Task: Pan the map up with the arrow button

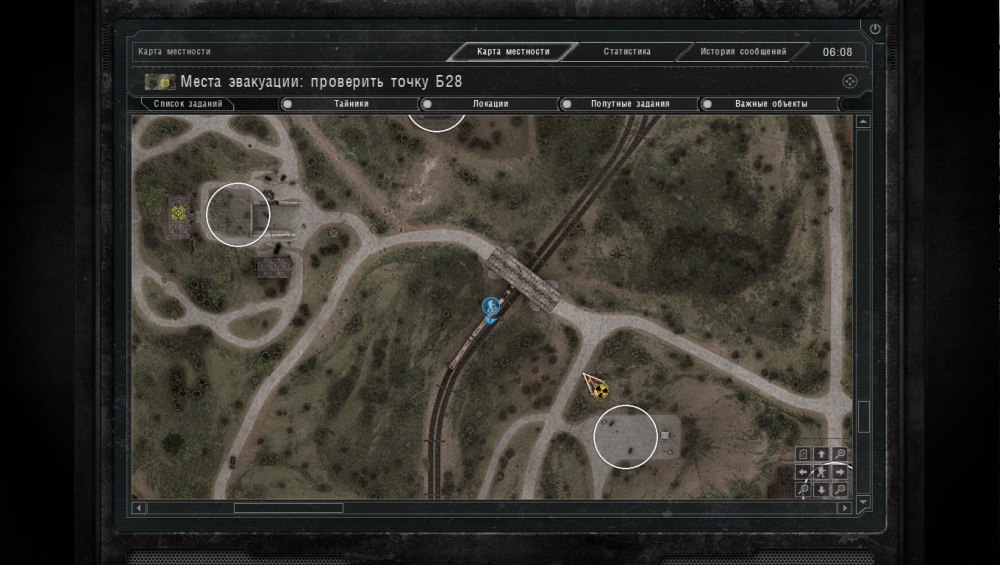Action: (821, 454)
